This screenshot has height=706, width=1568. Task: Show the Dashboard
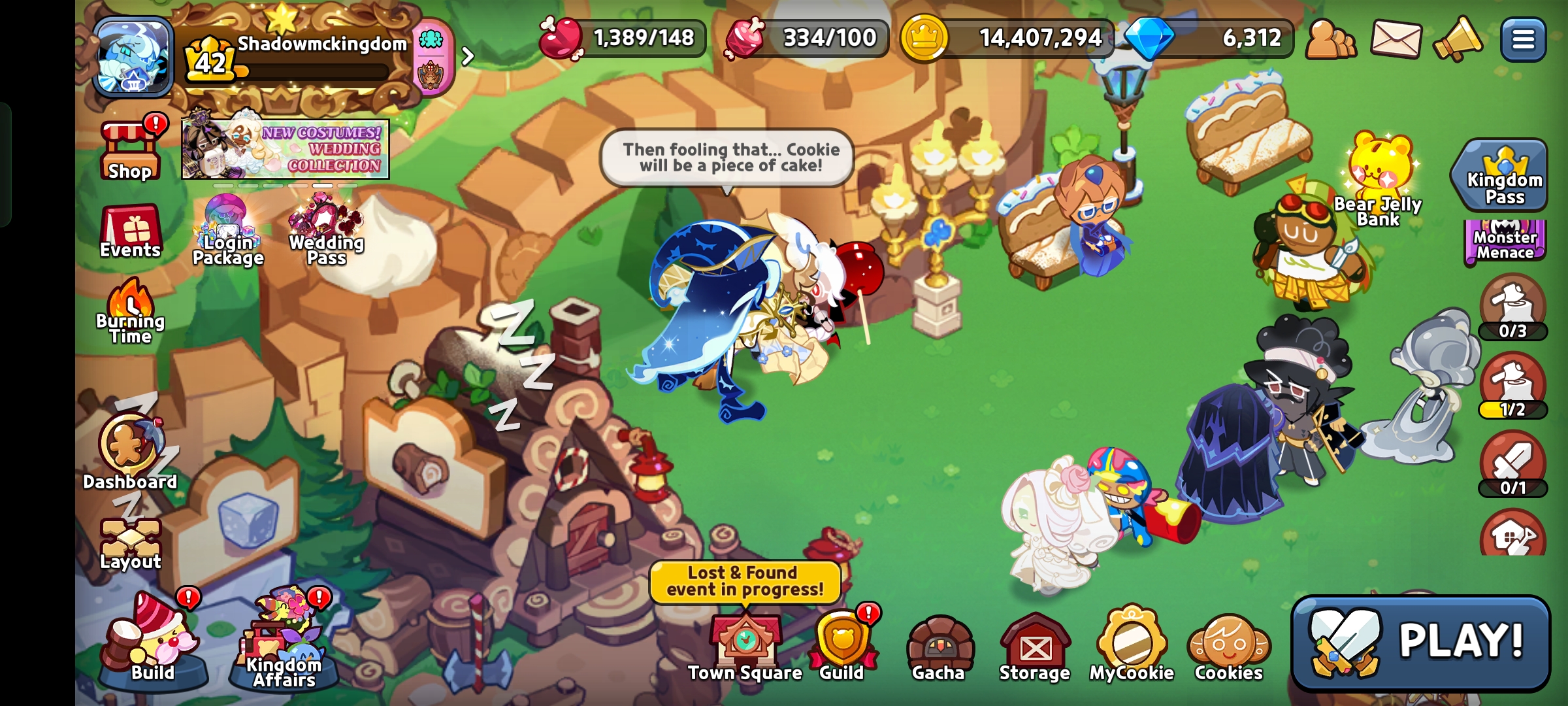click(130, 451)
